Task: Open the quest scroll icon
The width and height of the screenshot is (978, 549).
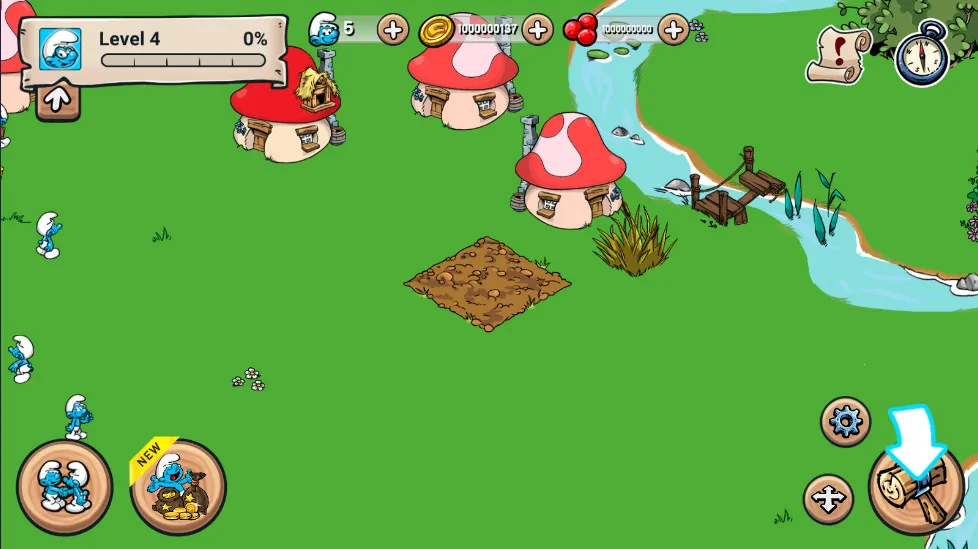Action: point(841,53)
